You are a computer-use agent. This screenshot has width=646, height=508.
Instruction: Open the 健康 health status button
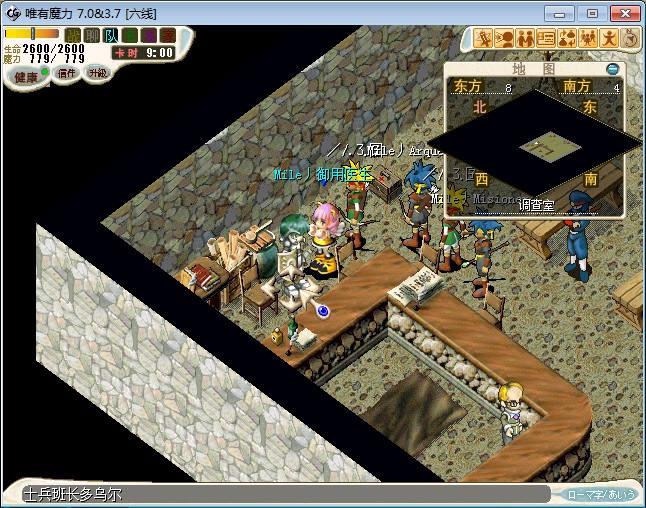(x=27, y=76)
